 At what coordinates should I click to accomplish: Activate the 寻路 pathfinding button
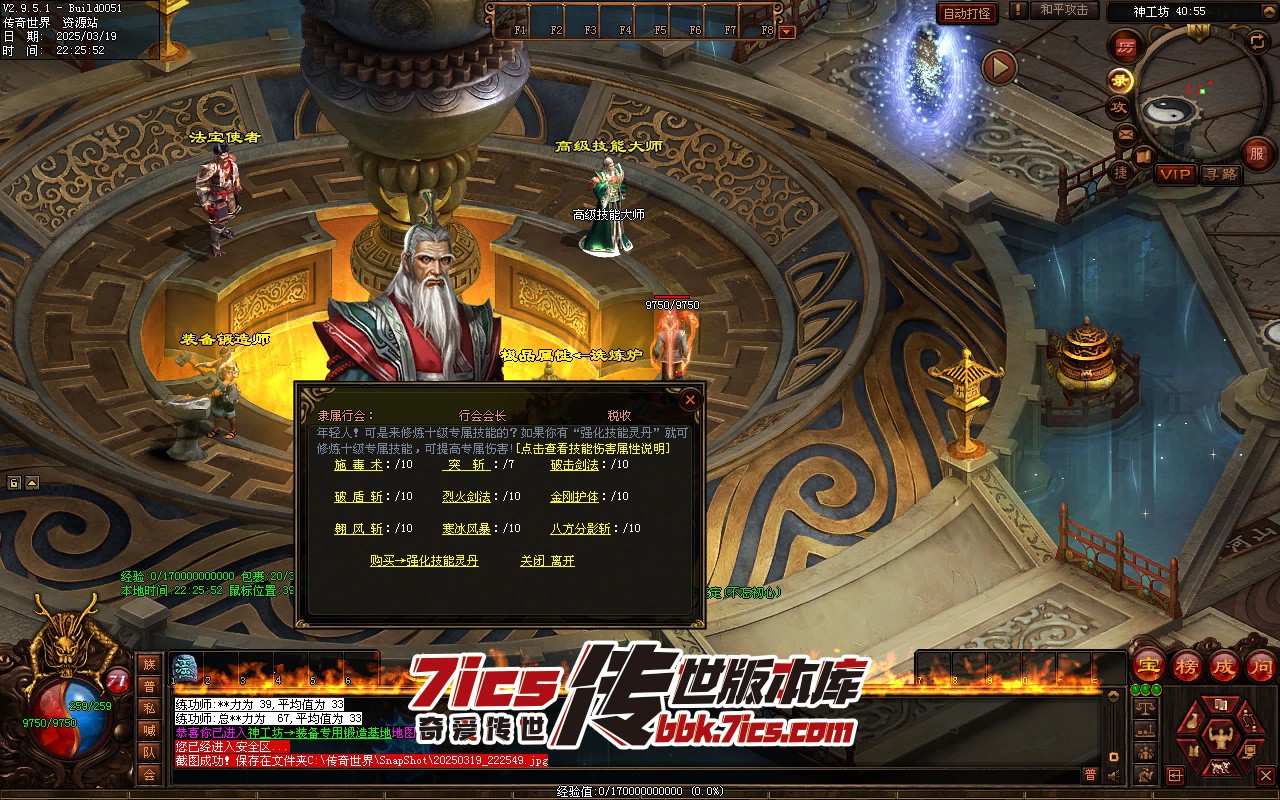(x=1220, y=174)
